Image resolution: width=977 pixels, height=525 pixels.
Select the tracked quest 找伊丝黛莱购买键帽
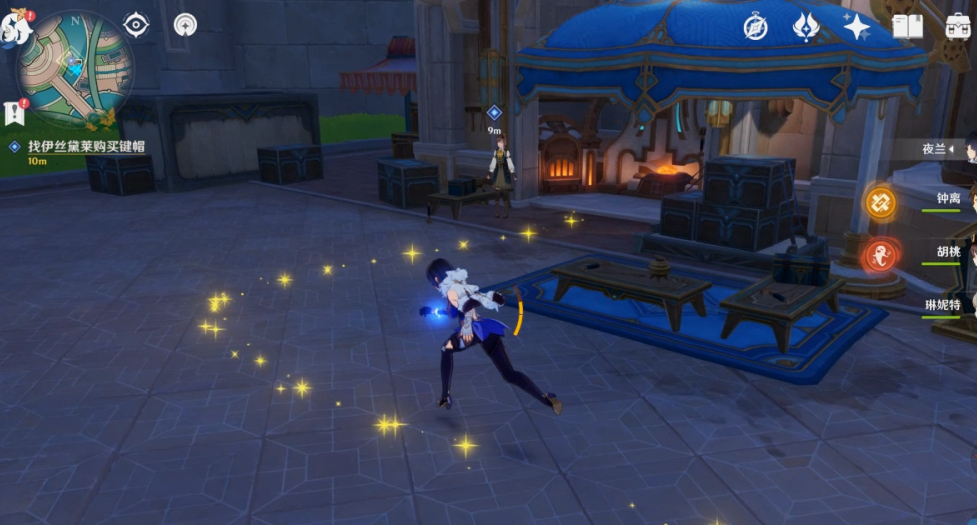click(85, 146)
